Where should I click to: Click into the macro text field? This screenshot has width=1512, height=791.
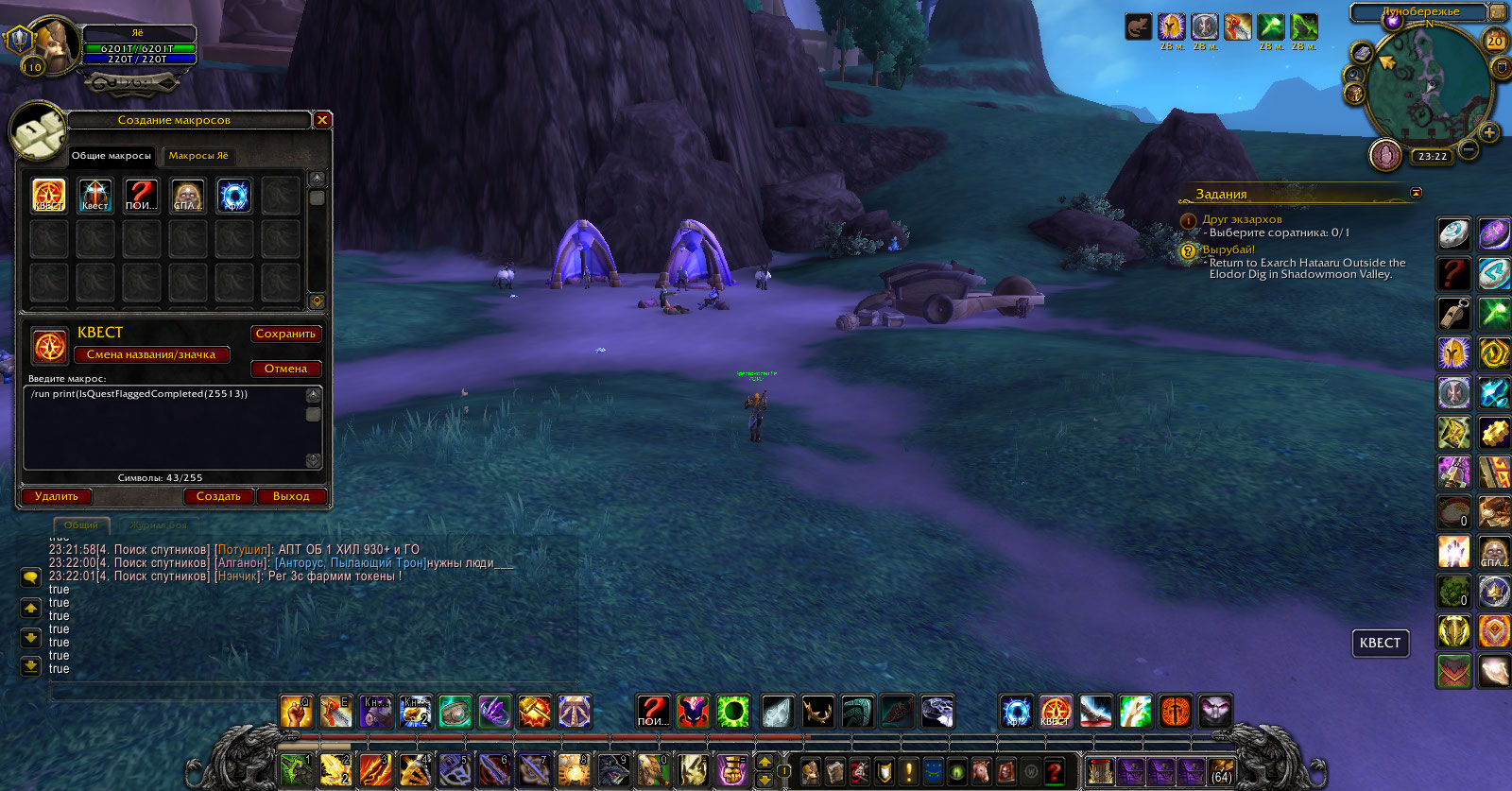165,427
